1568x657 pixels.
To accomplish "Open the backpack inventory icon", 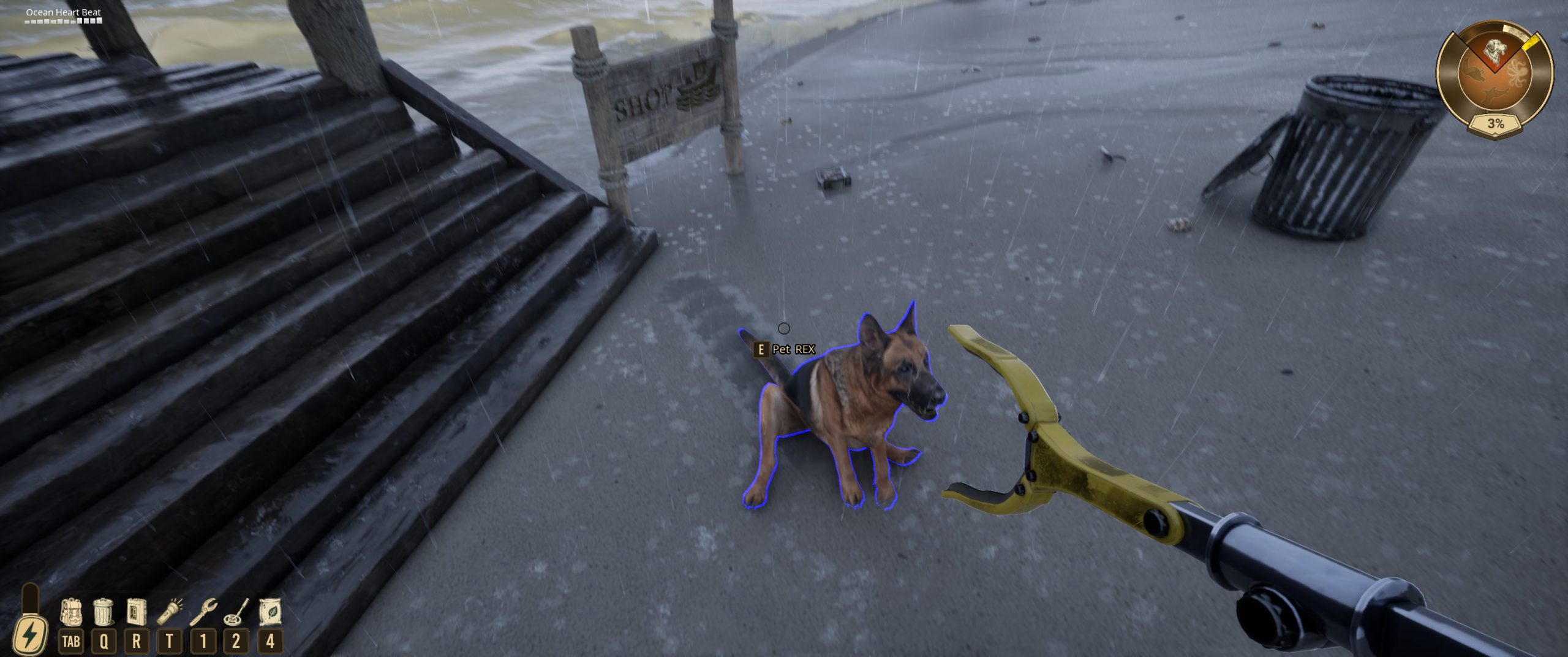I will click(71, 612).
